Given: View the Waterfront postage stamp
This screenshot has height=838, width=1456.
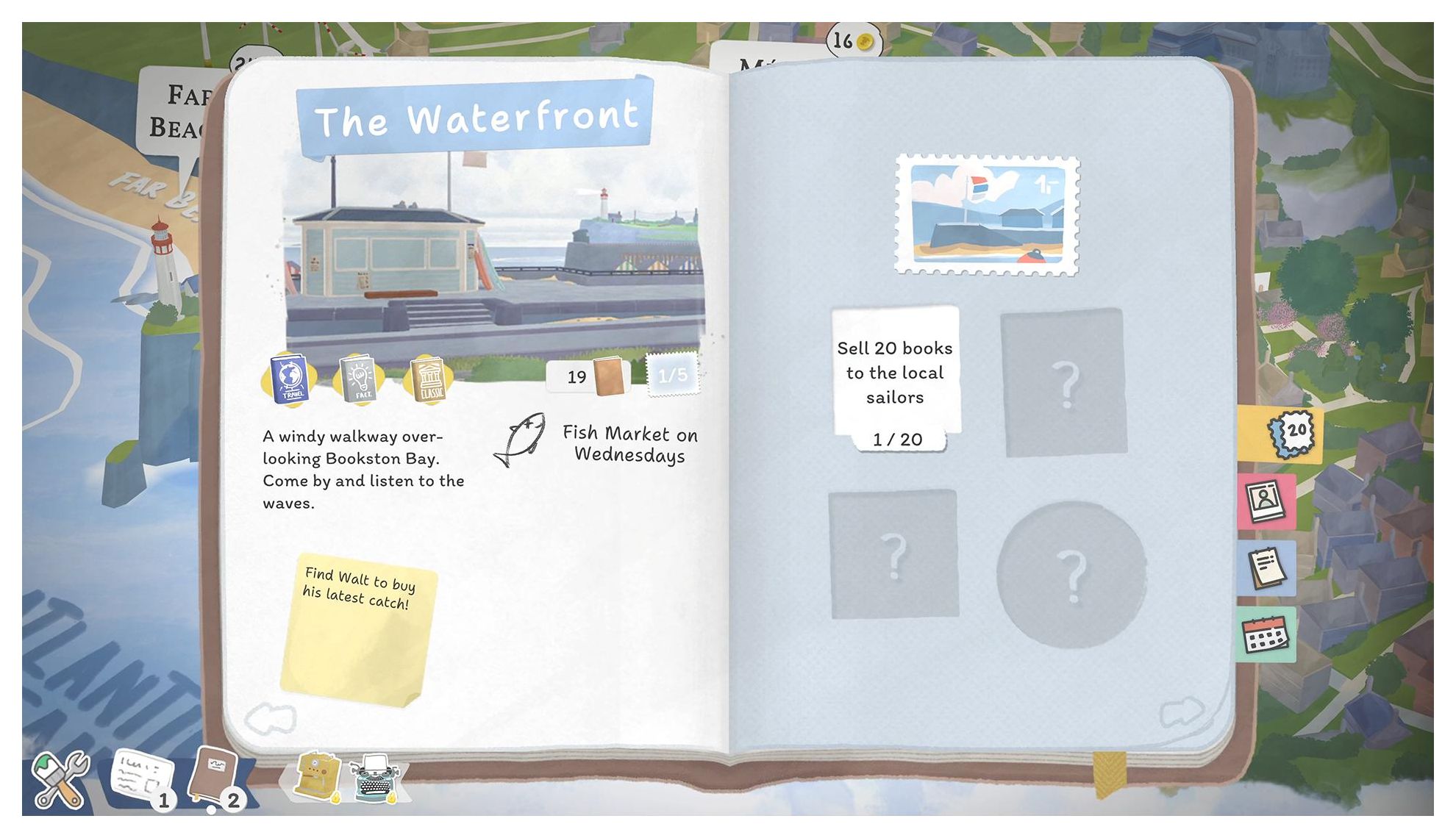Looking at the screenshot, I should (x=987, y=215).
